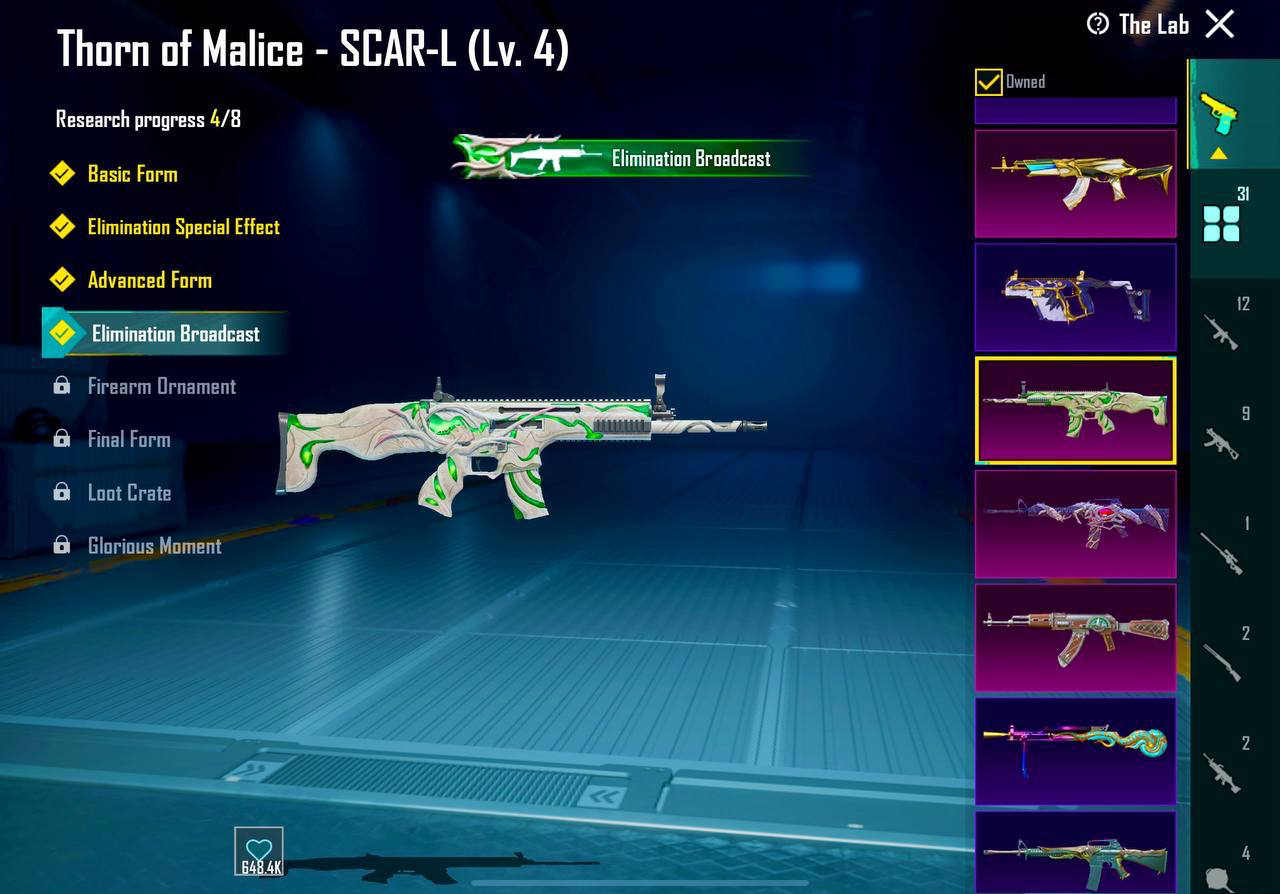Viewport: 1280px width, 894px height.
Task: Open The Lab help question mark
Action: 1098,24
